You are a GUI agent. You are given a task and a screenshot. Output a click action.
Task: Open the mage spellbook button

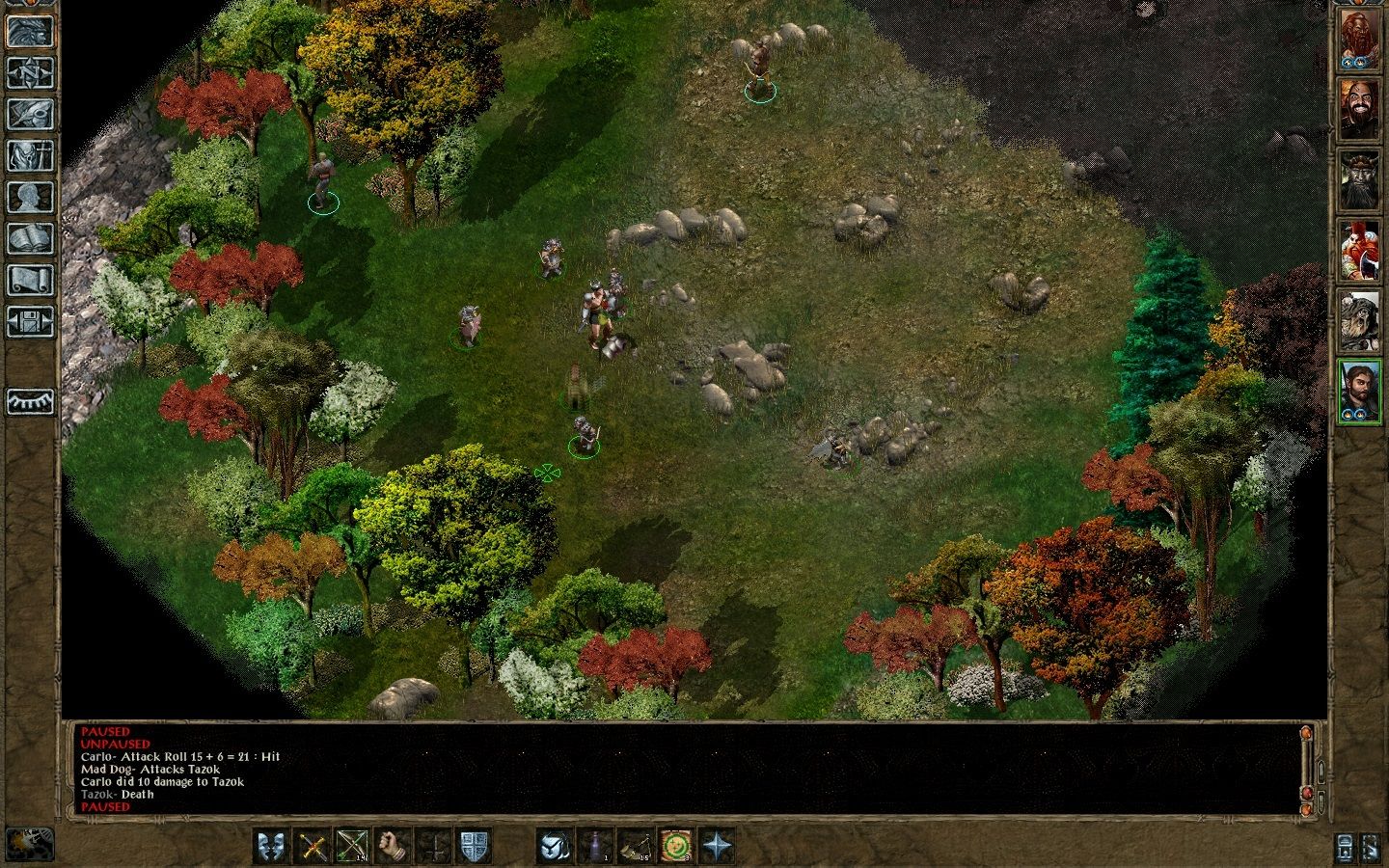tap(30, 238)
